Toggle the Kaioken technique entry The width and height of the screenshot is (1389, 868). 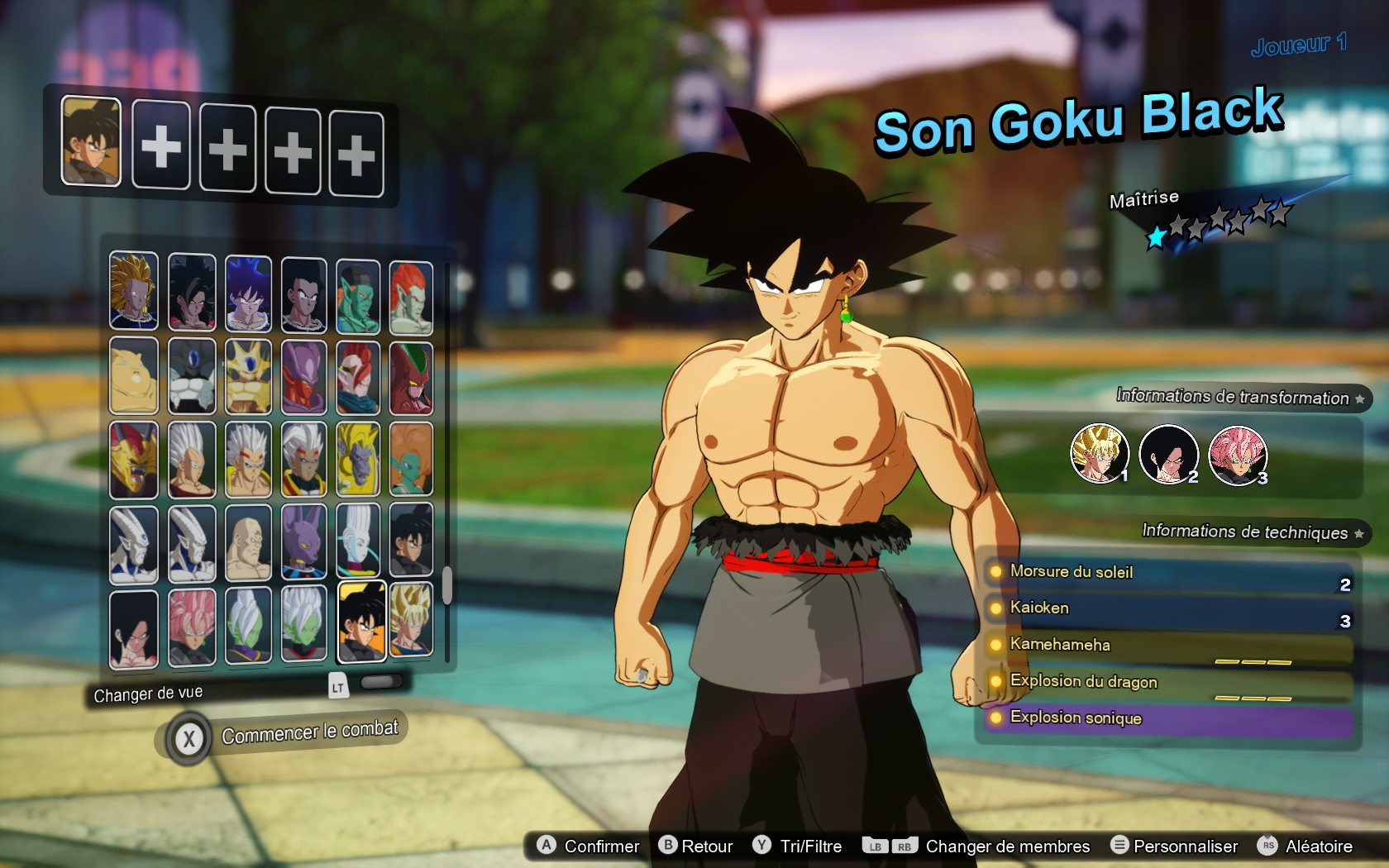coord(1050,608)
